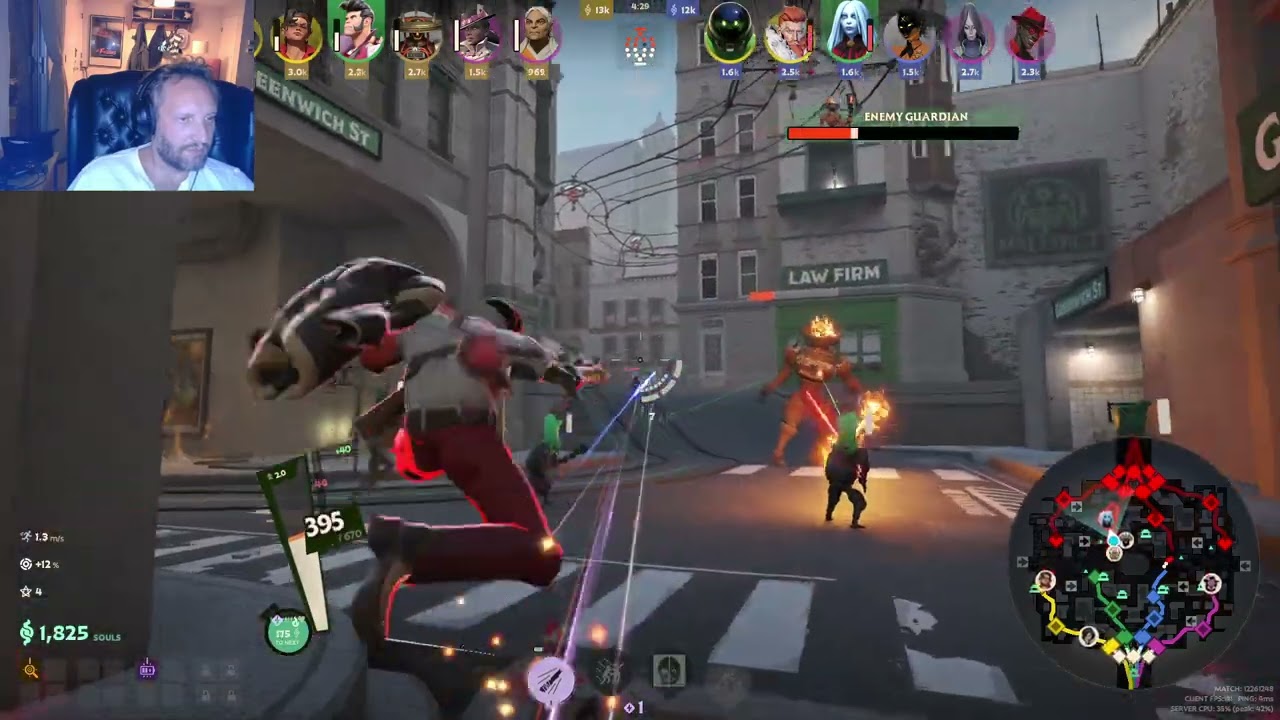Click the green ability points unlock badge

(x=287, y=633)
